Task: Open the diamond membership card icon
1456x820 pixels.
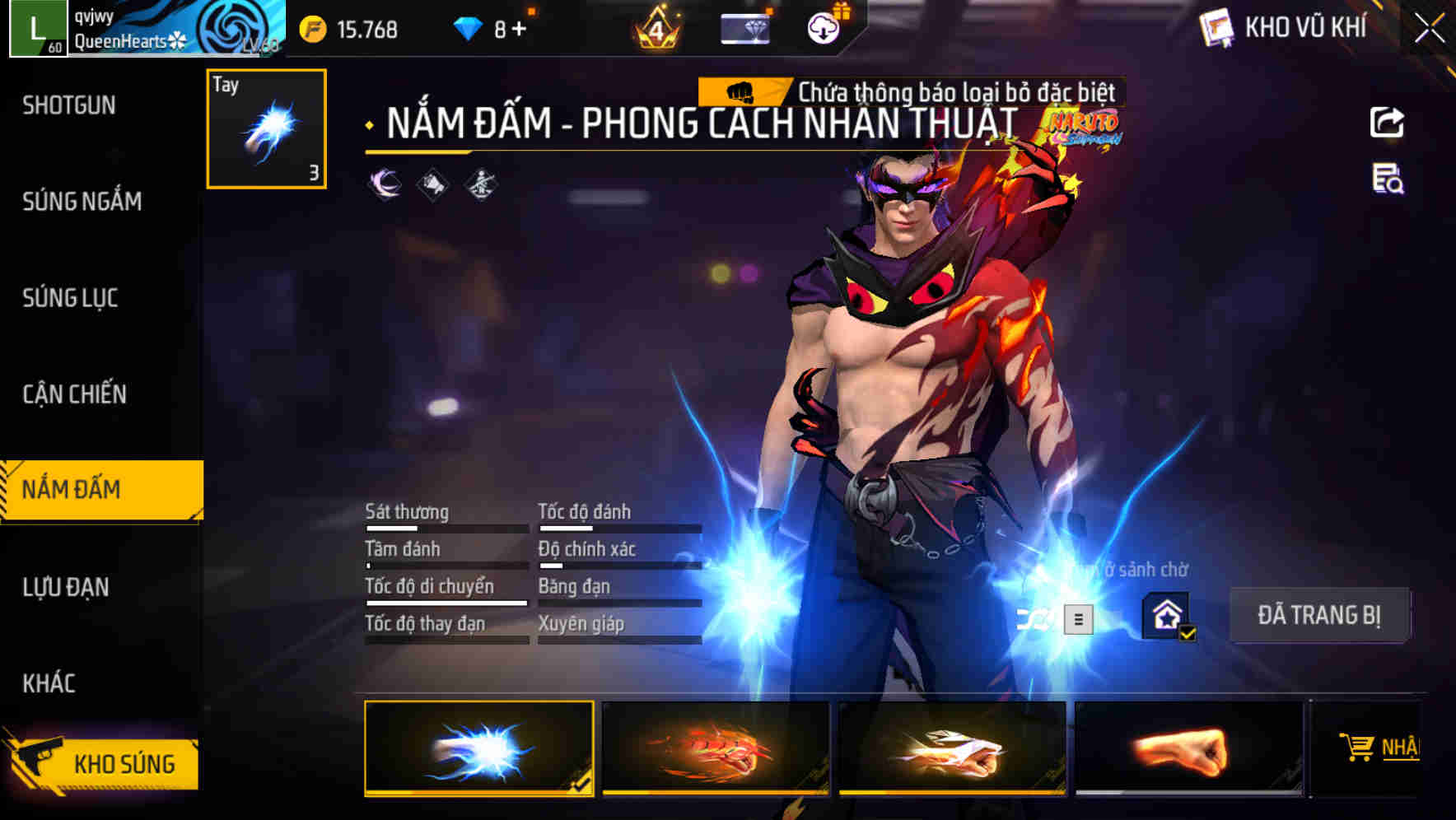Action: click(744, 28)
